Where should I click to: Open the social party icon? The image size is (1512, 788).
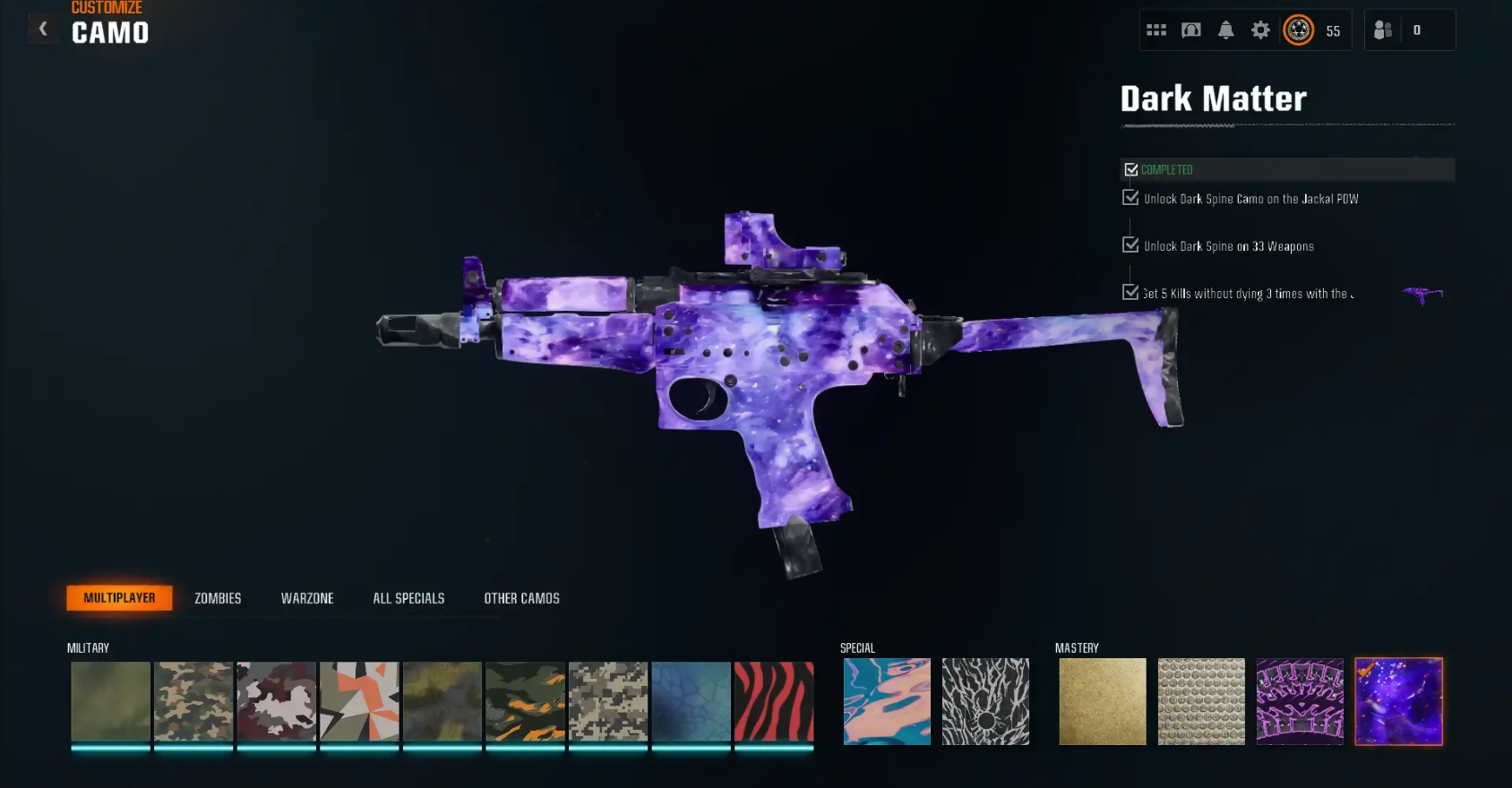click(1383, 30)
